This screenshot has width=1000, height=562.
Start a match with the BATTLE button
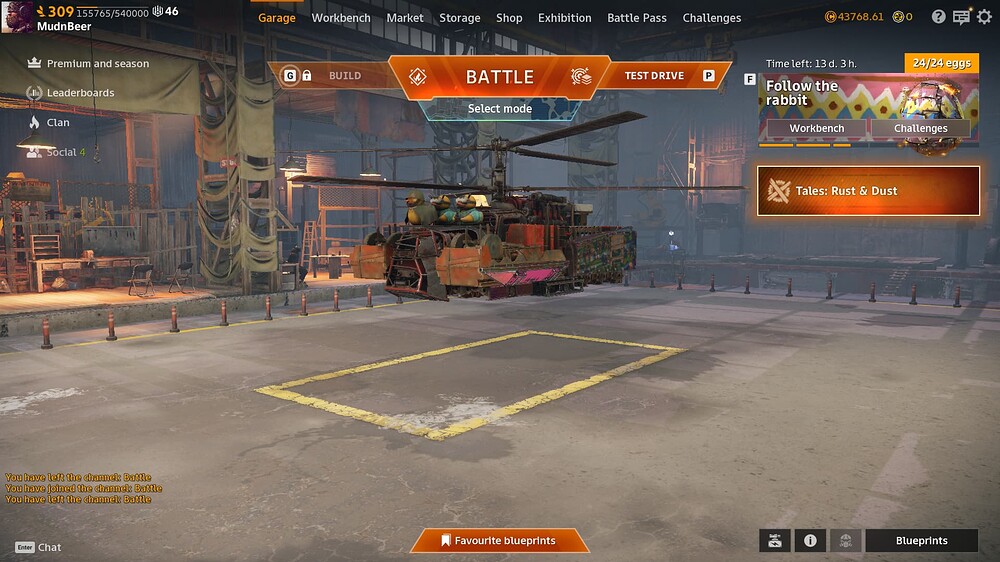(x=499, y=77)
